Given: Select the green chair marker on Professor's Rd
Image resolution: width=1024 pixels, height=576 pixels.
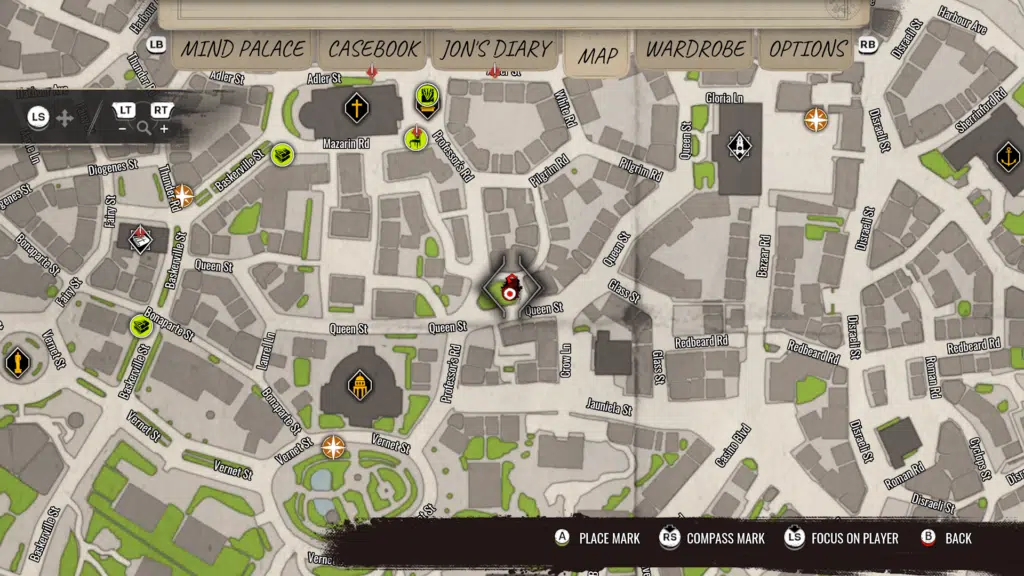Looking at the screenshot, I should pos(416,139).
